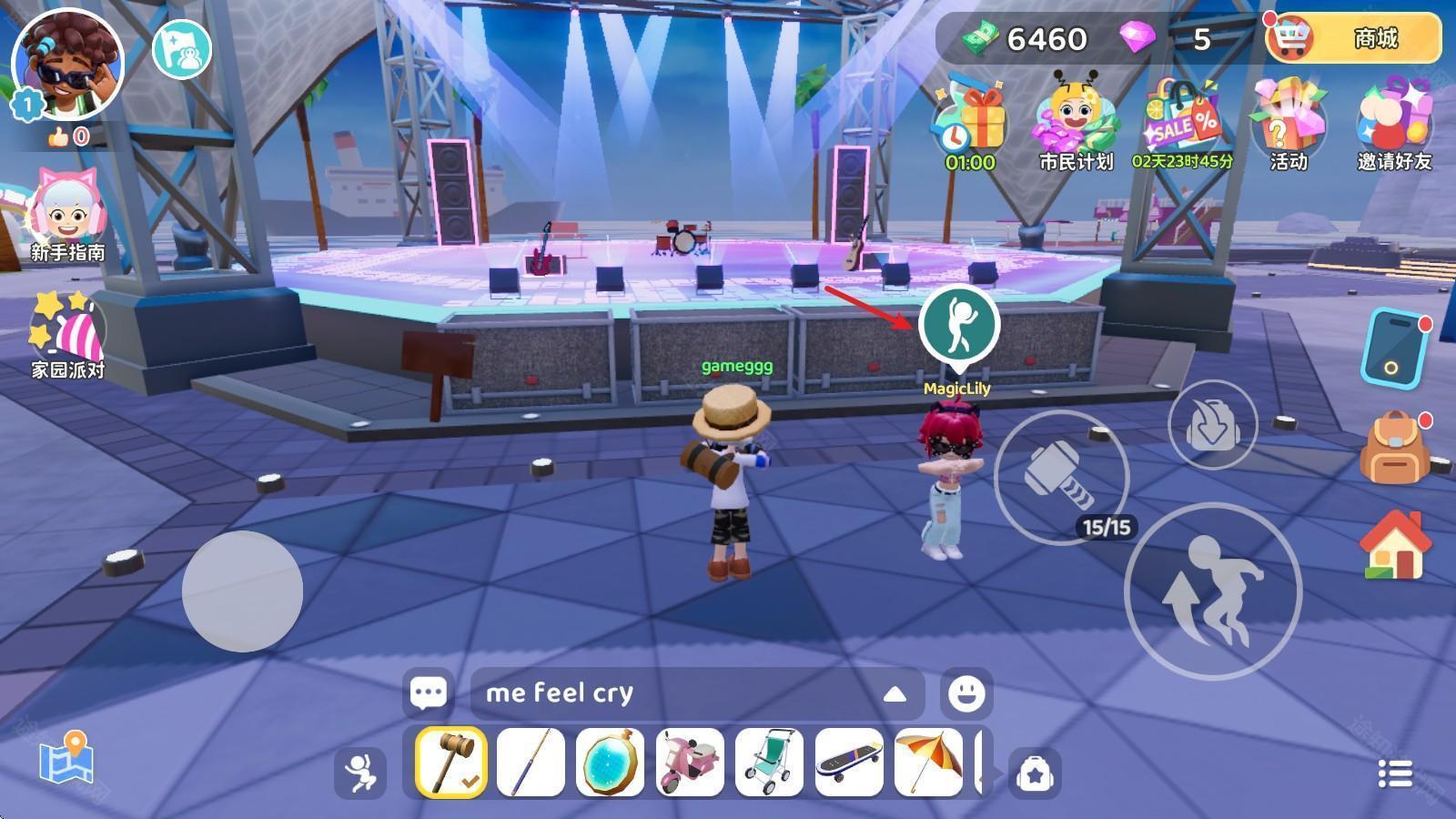Tap the jump action button
Image resolution: width=1456 pixels, height=819 pixels.
[1212, 591]
